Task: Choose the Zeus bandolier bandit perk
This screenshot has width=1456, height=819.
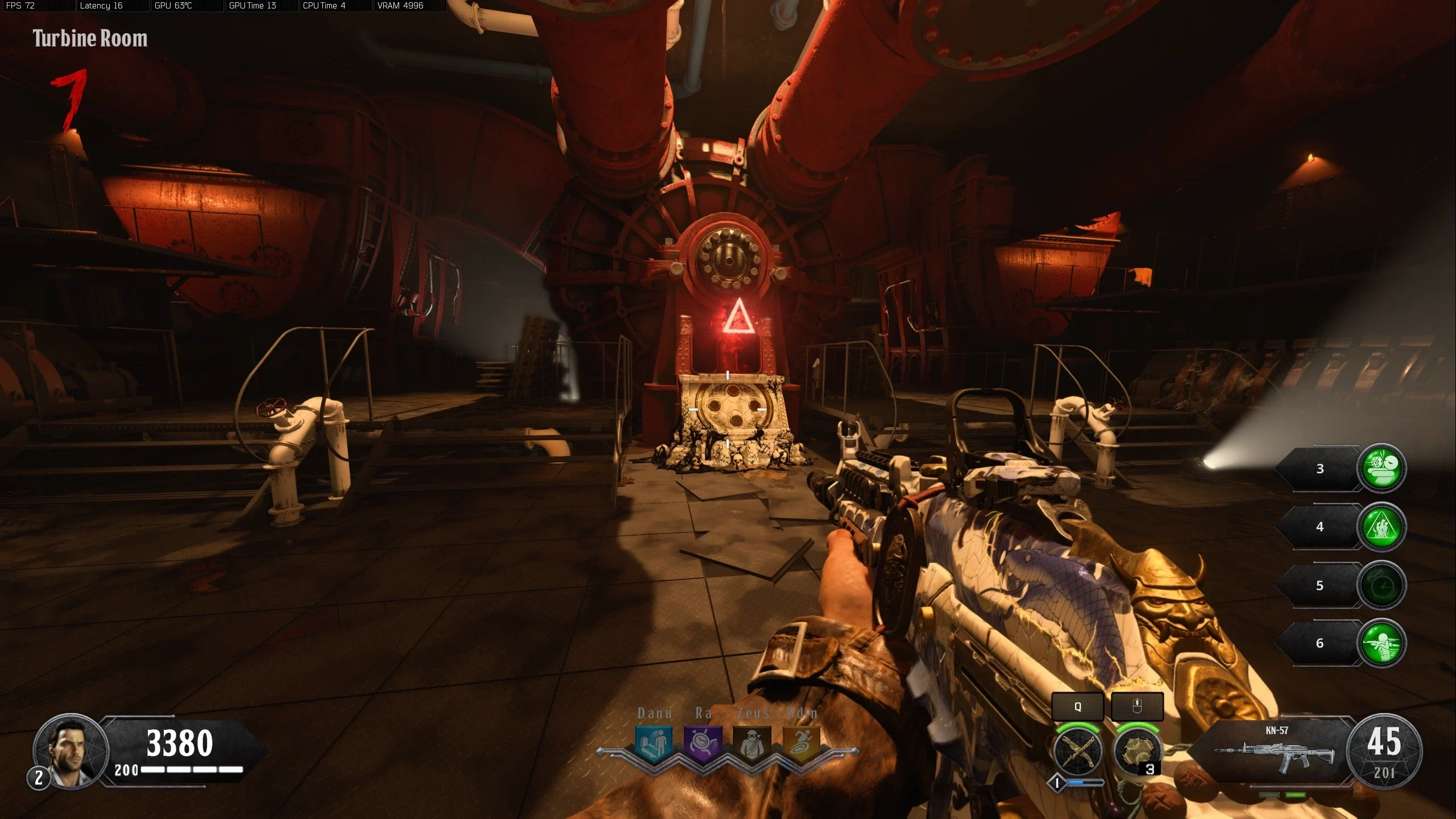Action: tap(752, 743)
